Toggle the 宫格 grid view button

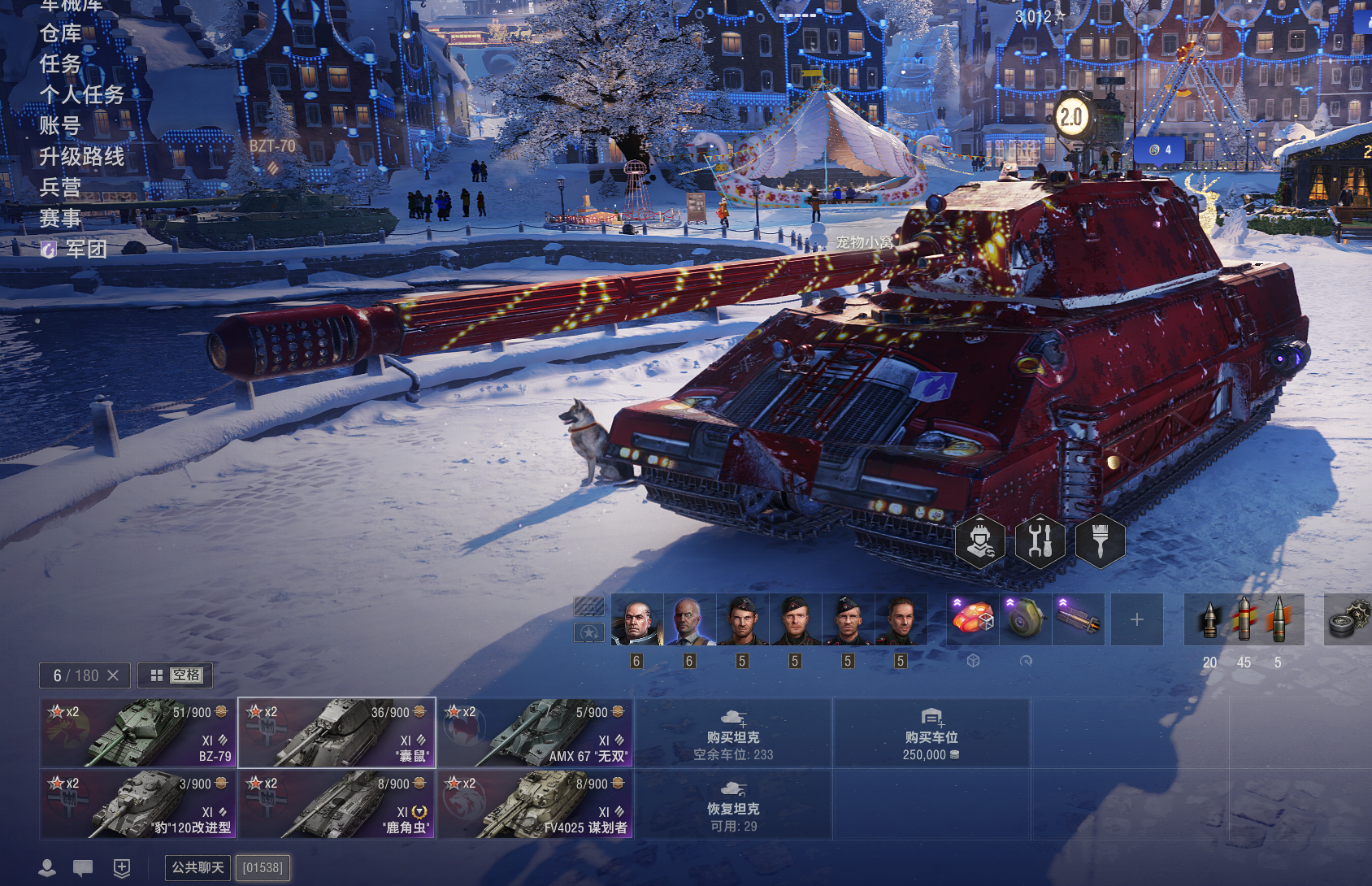coord(176,675)
